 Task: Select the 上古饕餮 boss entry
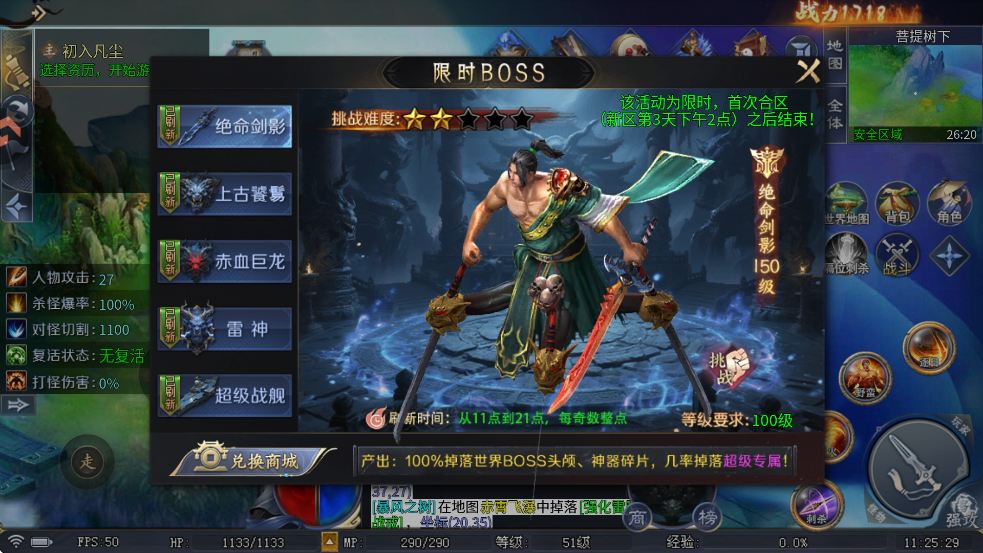(225, 194)
